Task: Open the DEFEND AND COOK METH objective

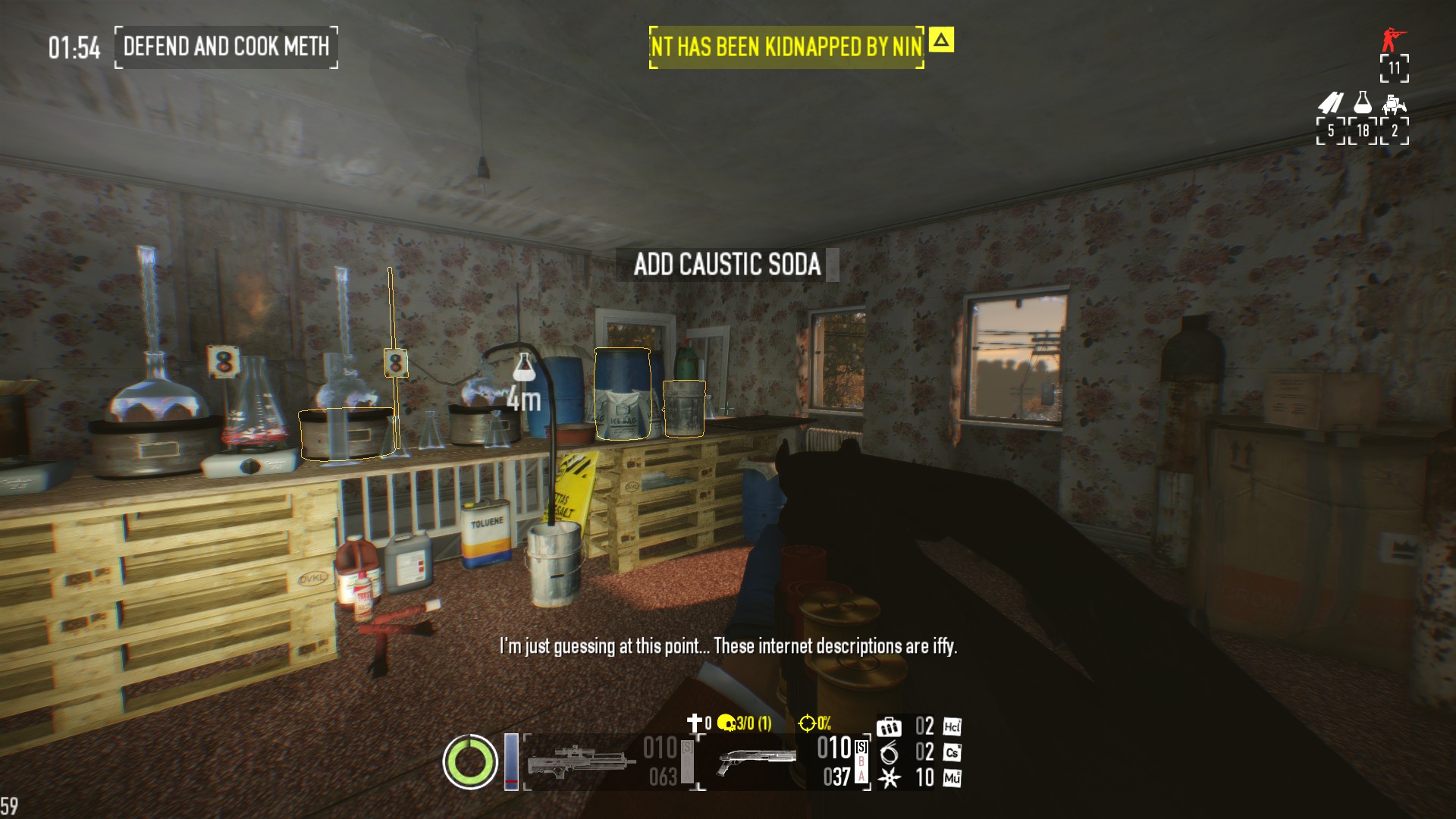Action: point(226,48)
